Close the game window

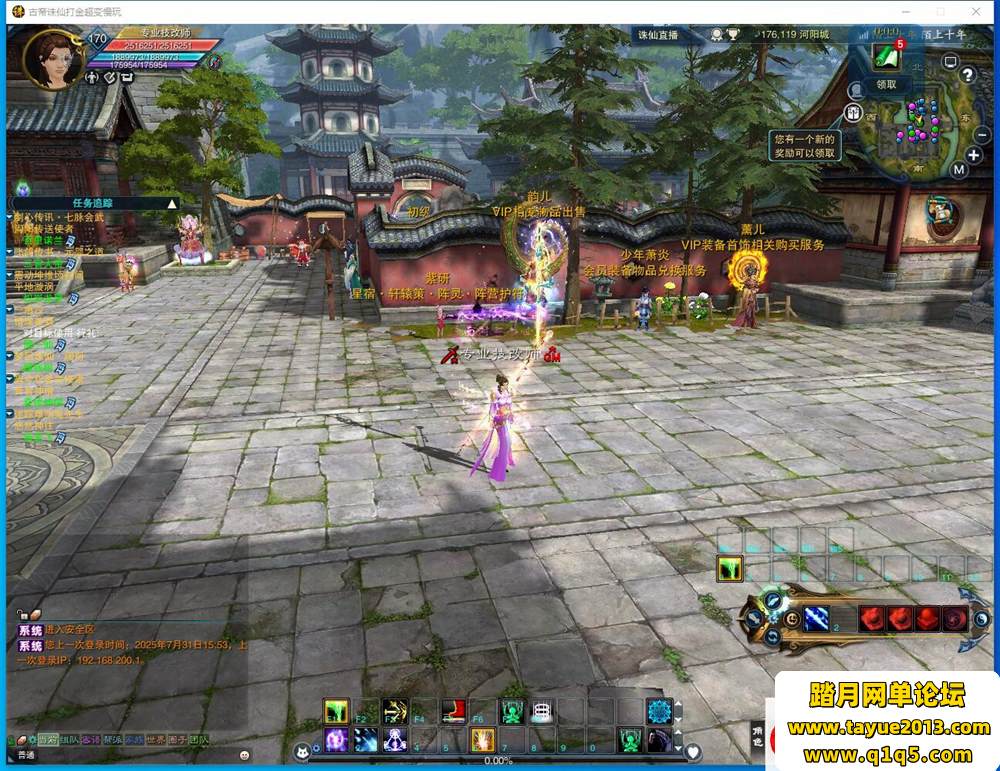click(976, 11)
